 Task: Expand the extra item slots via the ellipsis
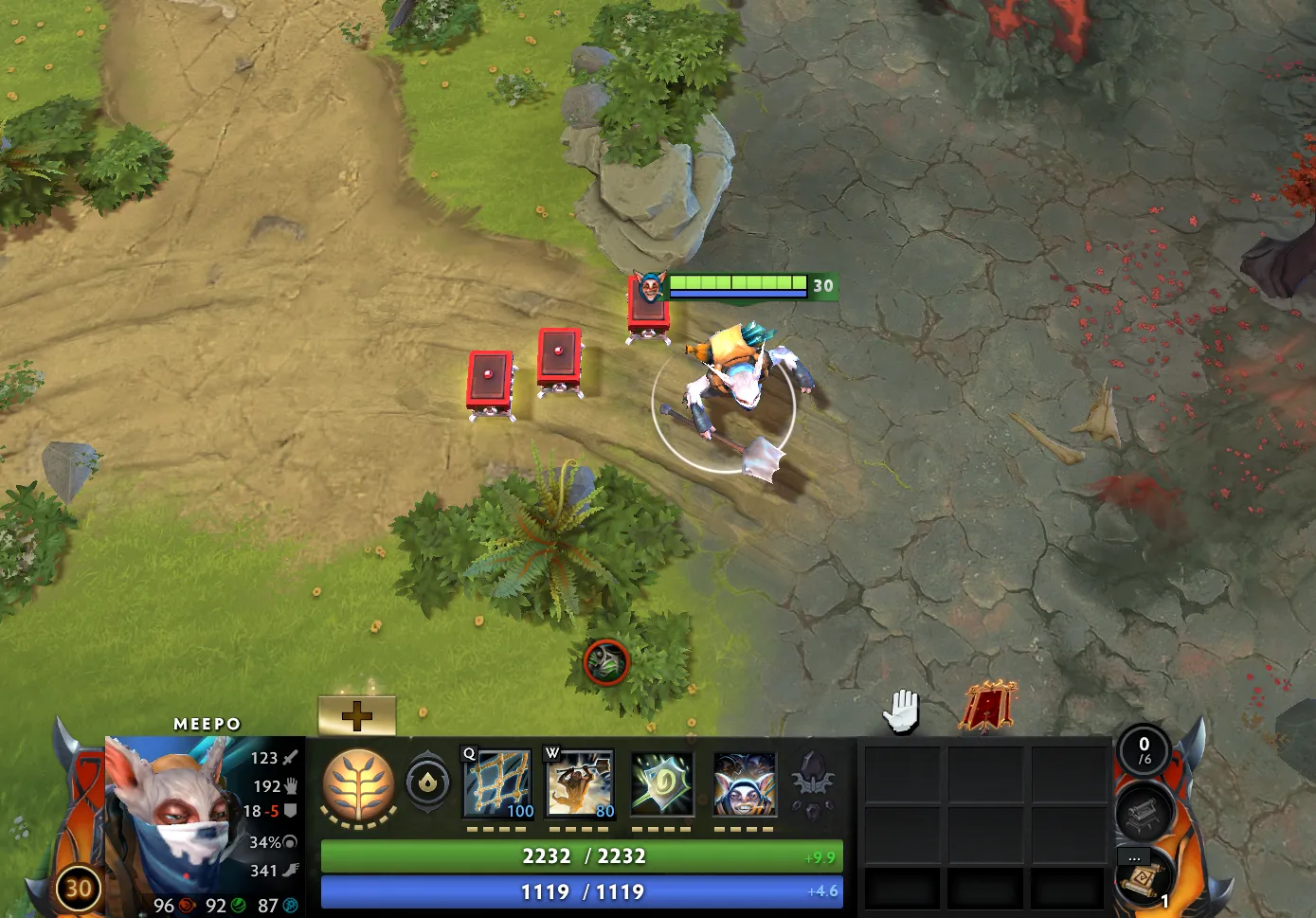(x=1135, y=856)
